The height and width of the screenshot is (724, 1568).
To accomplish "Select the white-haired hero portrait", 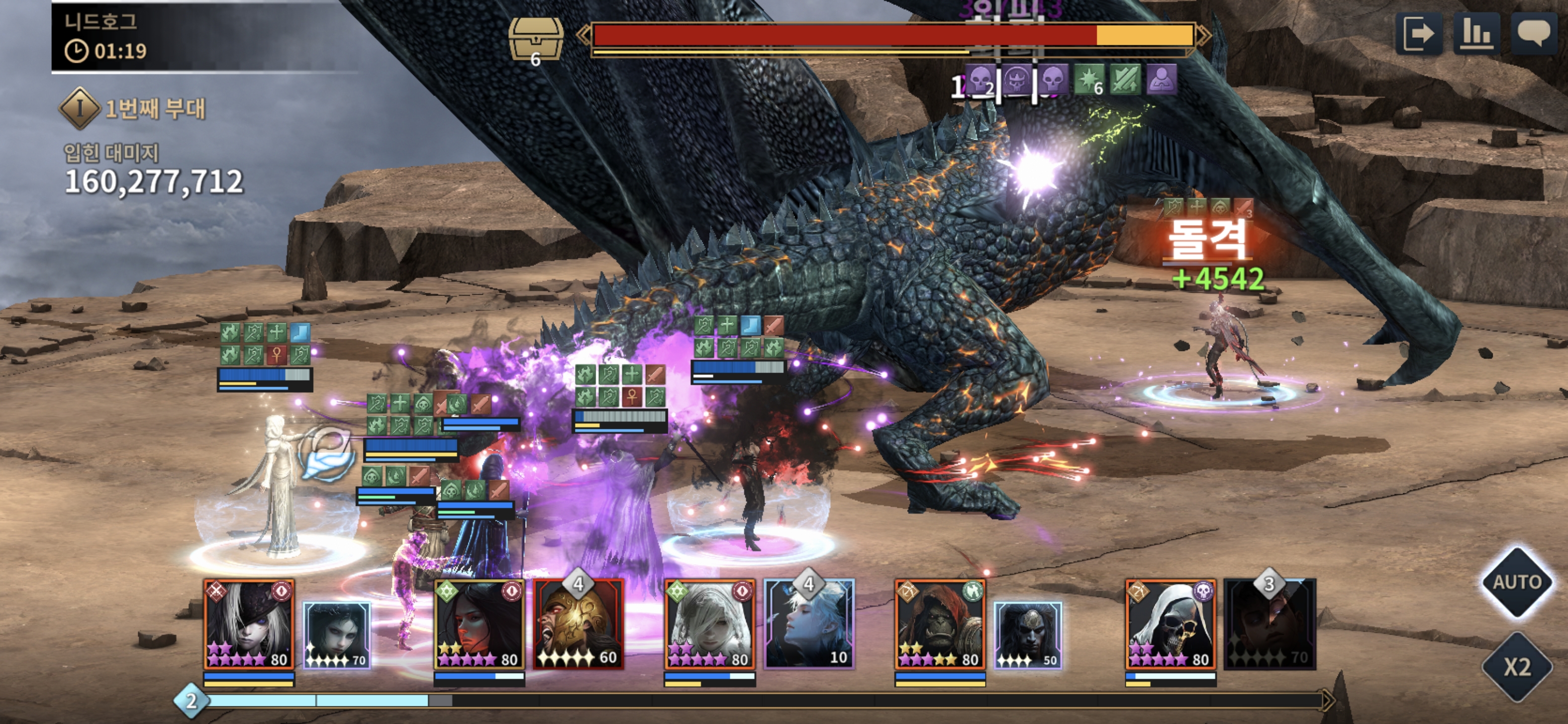I will click(x=709, y=625).
